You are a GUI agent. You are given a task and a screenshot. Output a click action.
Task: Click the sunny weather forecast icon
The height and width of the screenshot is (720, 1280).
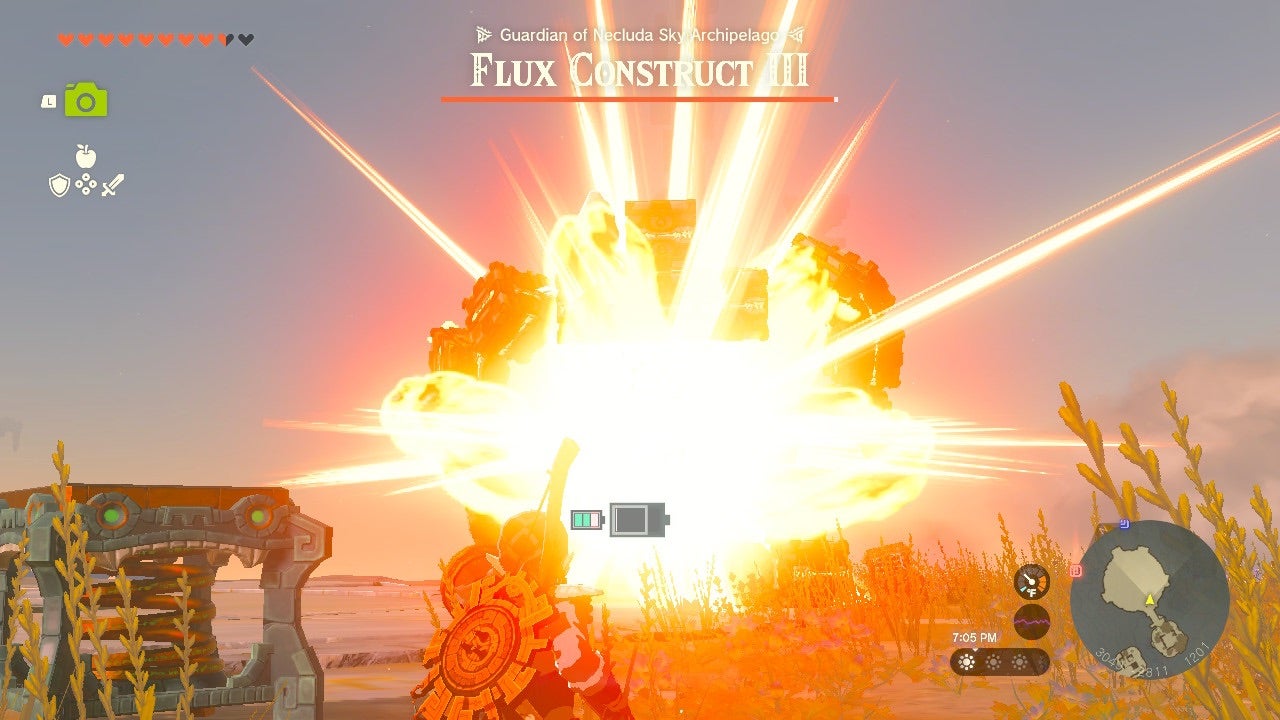pos(966,661)
